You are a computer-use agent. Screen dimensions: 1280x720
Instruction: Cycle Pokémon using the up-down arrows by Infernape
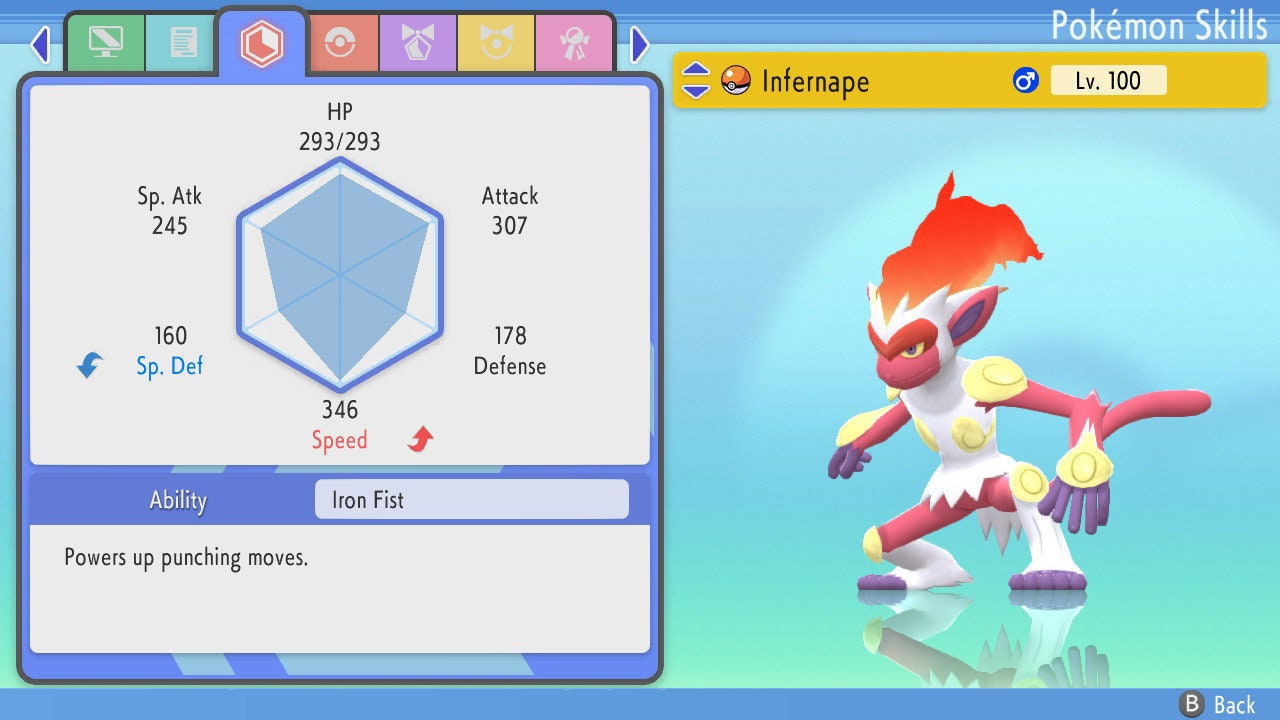coord(695,80)
